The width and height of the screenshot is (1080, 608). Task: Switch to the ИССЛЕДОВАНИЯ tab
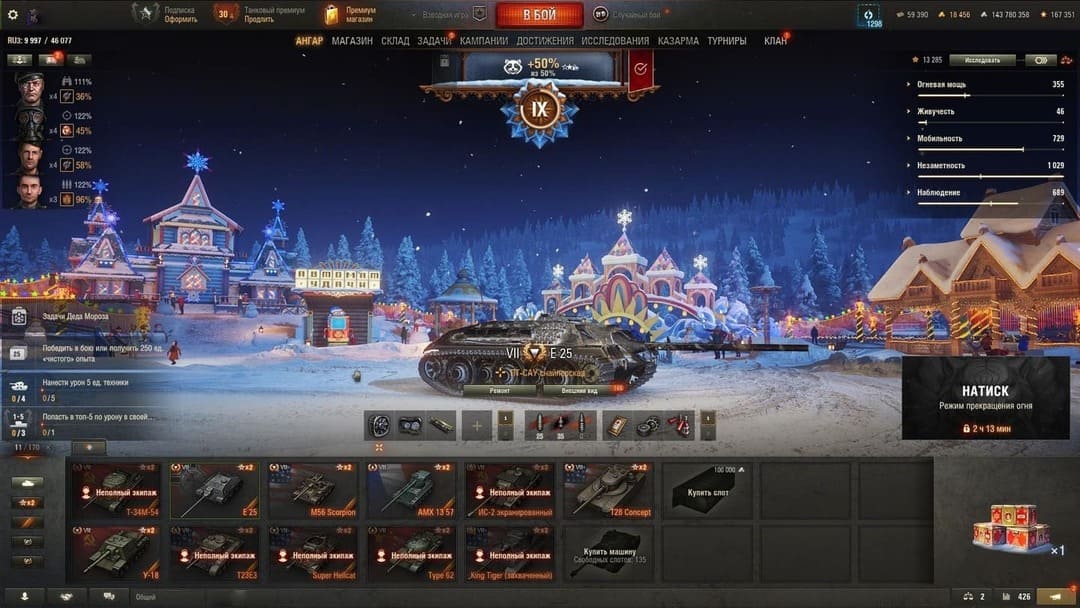[x=615, y=41]
